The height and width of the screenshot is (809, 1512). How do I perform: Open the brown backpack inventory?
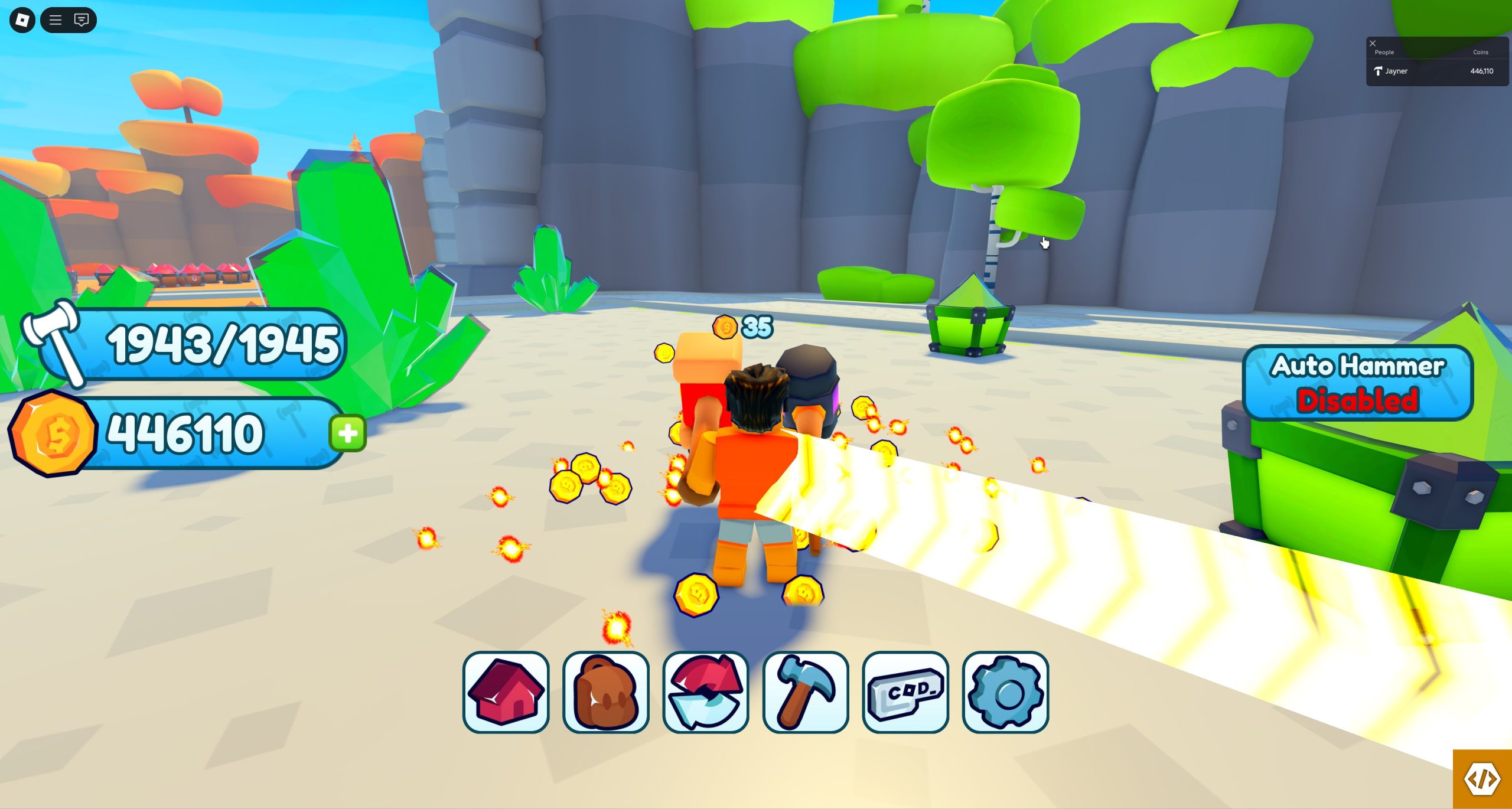click(x=605, y=692)
